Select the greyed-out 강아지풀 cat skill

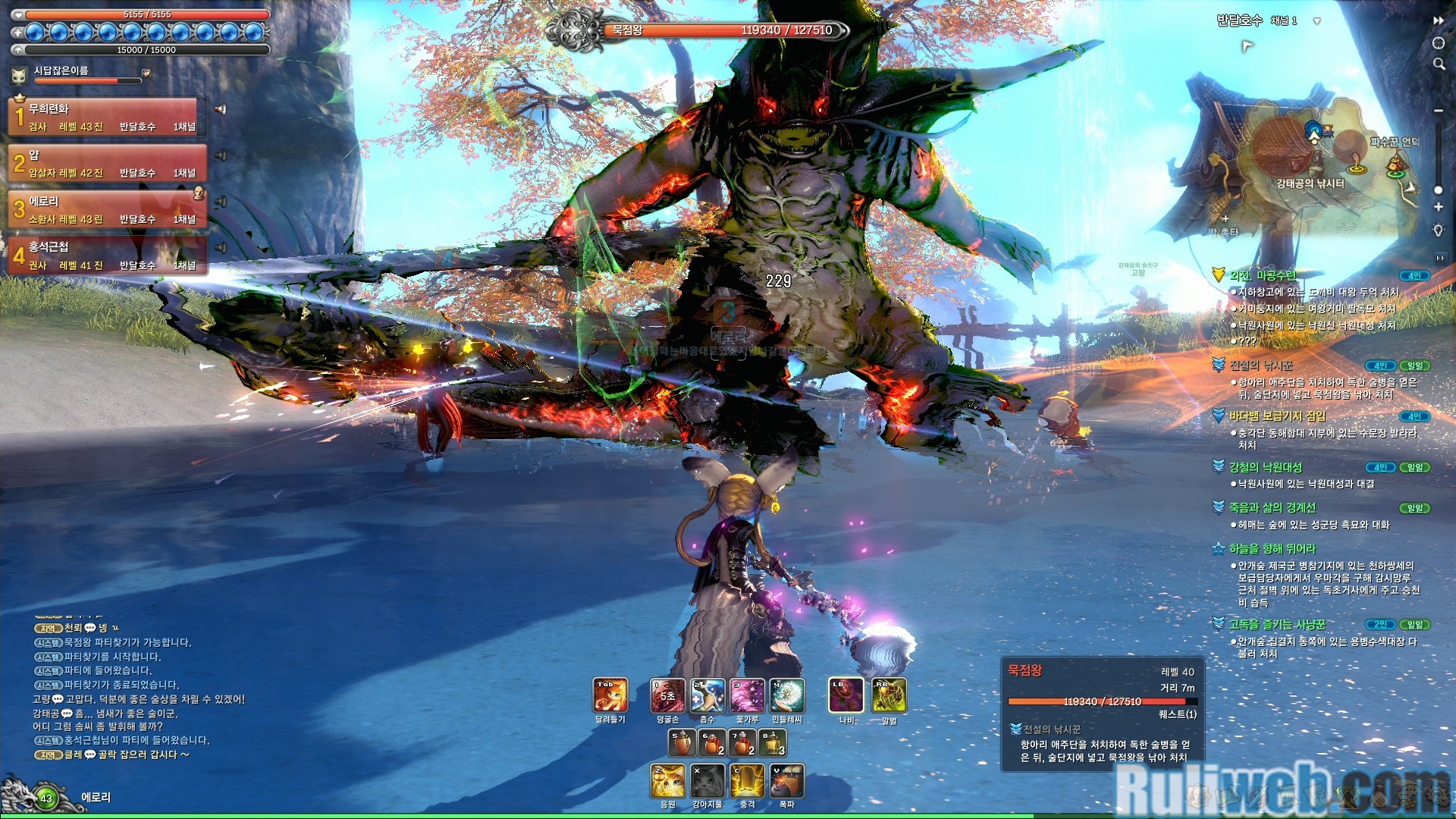pos(708,781)
